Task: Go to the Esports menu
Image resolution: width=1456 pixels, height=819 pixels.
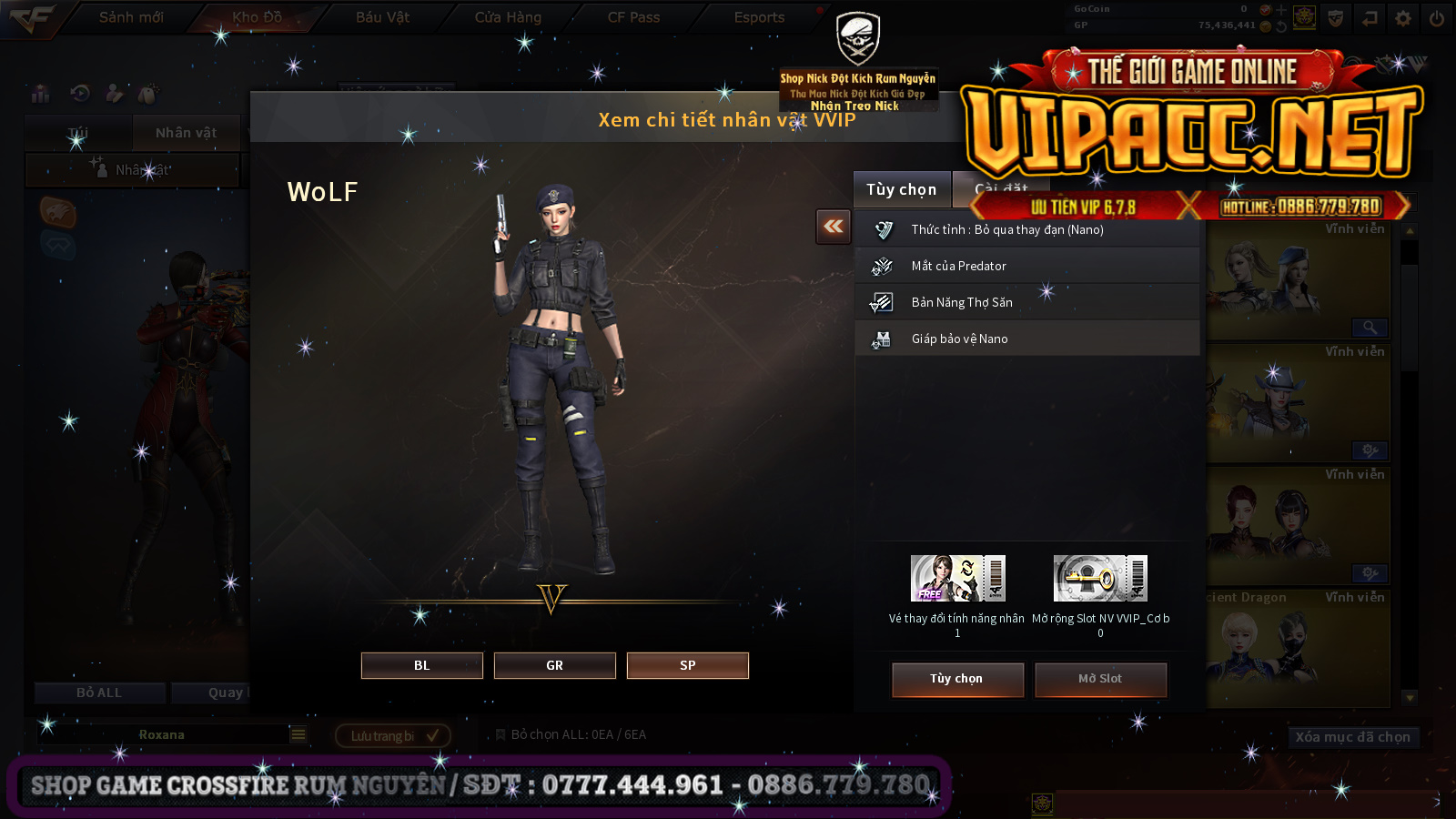Action: click(759, 17)
